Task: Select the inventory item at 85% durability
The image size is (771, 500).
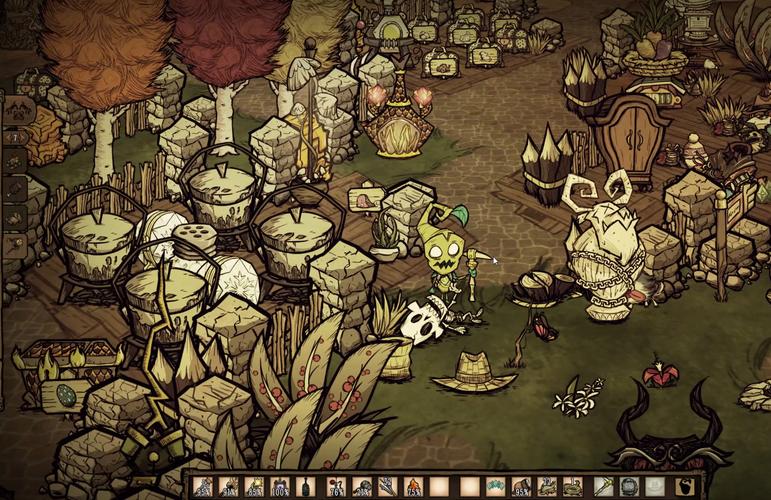Action: tap(254, 487)
